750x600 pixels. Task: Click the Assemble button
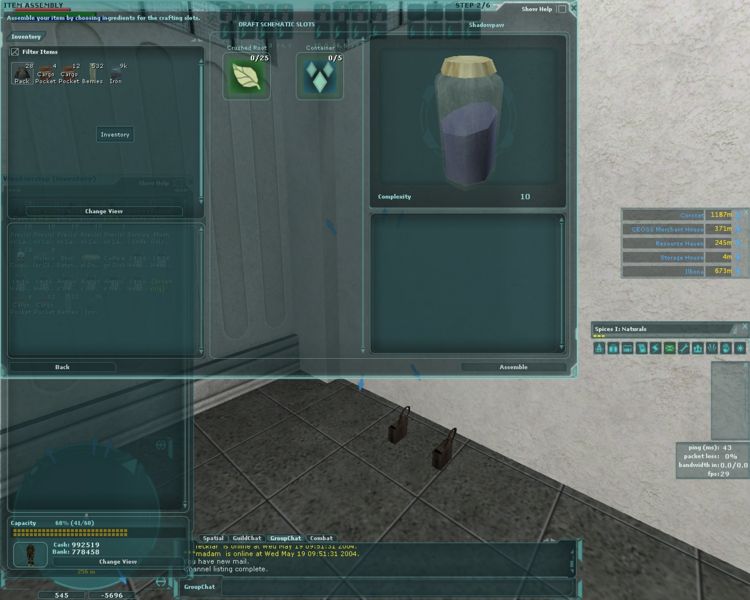(x=513, y=367)
